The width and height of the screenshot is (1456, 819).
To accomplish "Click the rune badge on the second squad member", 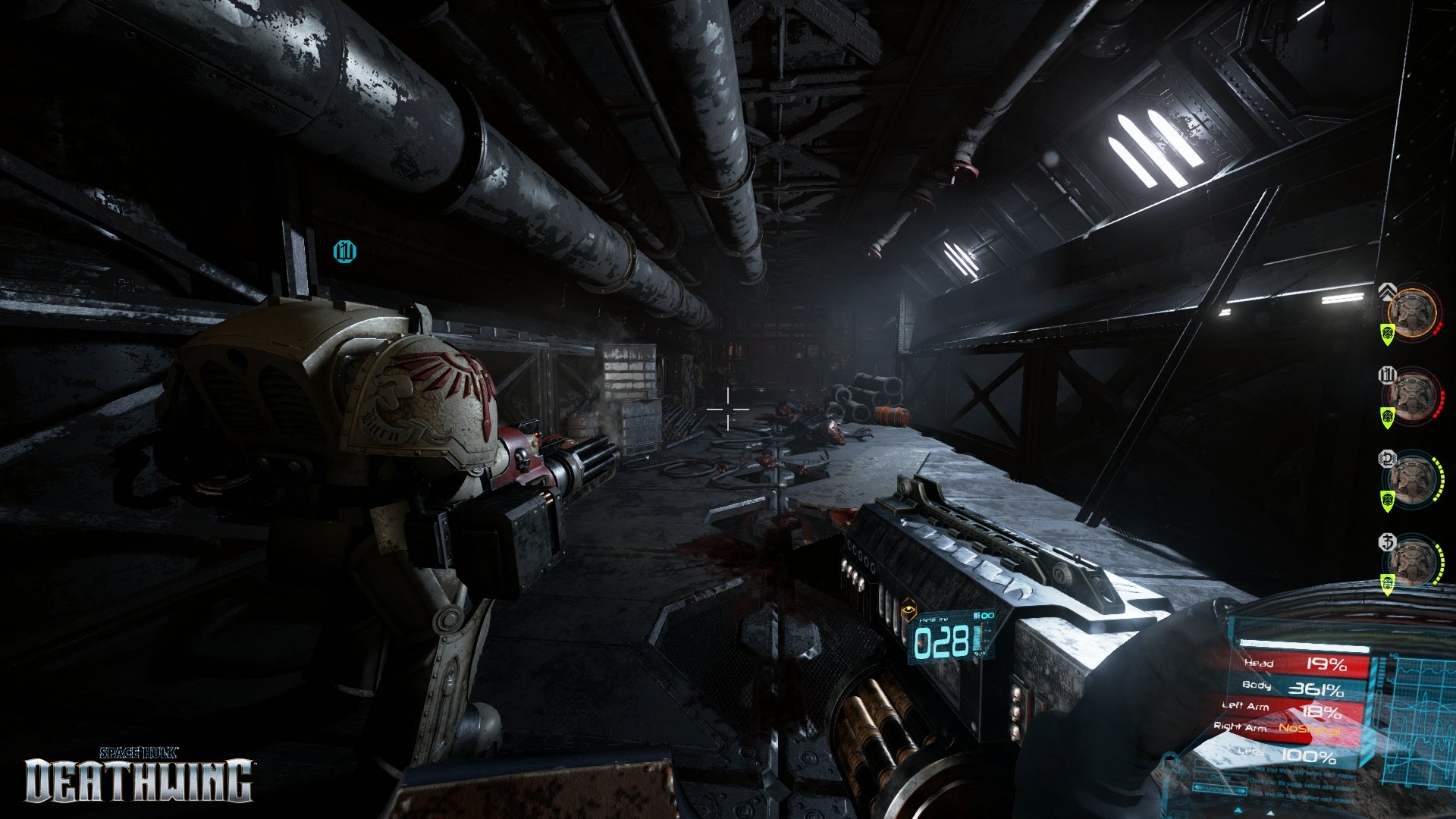I will (1386, 375).
